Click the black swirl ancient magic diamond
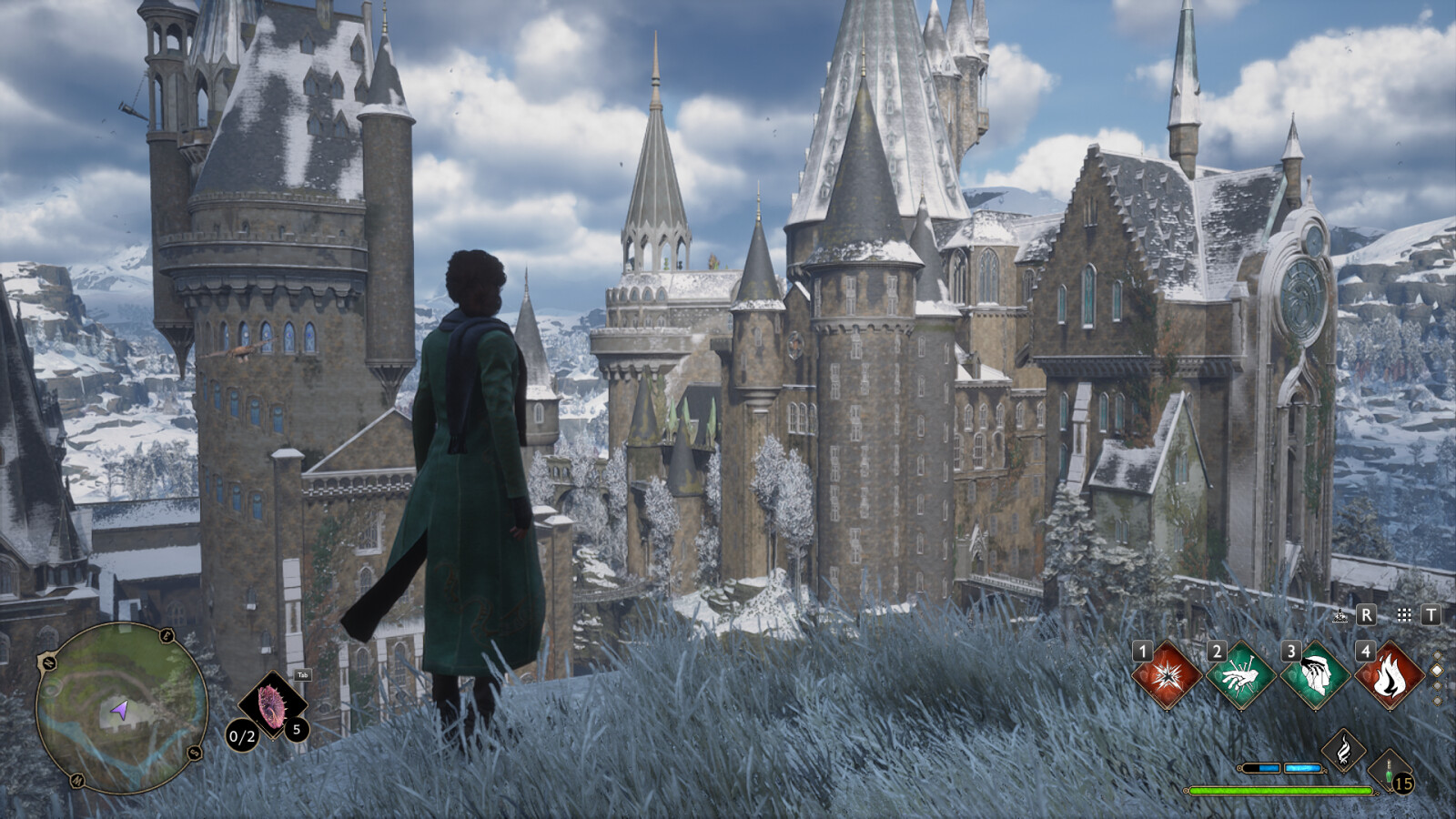The image size is (1456, 819). 1344,748
